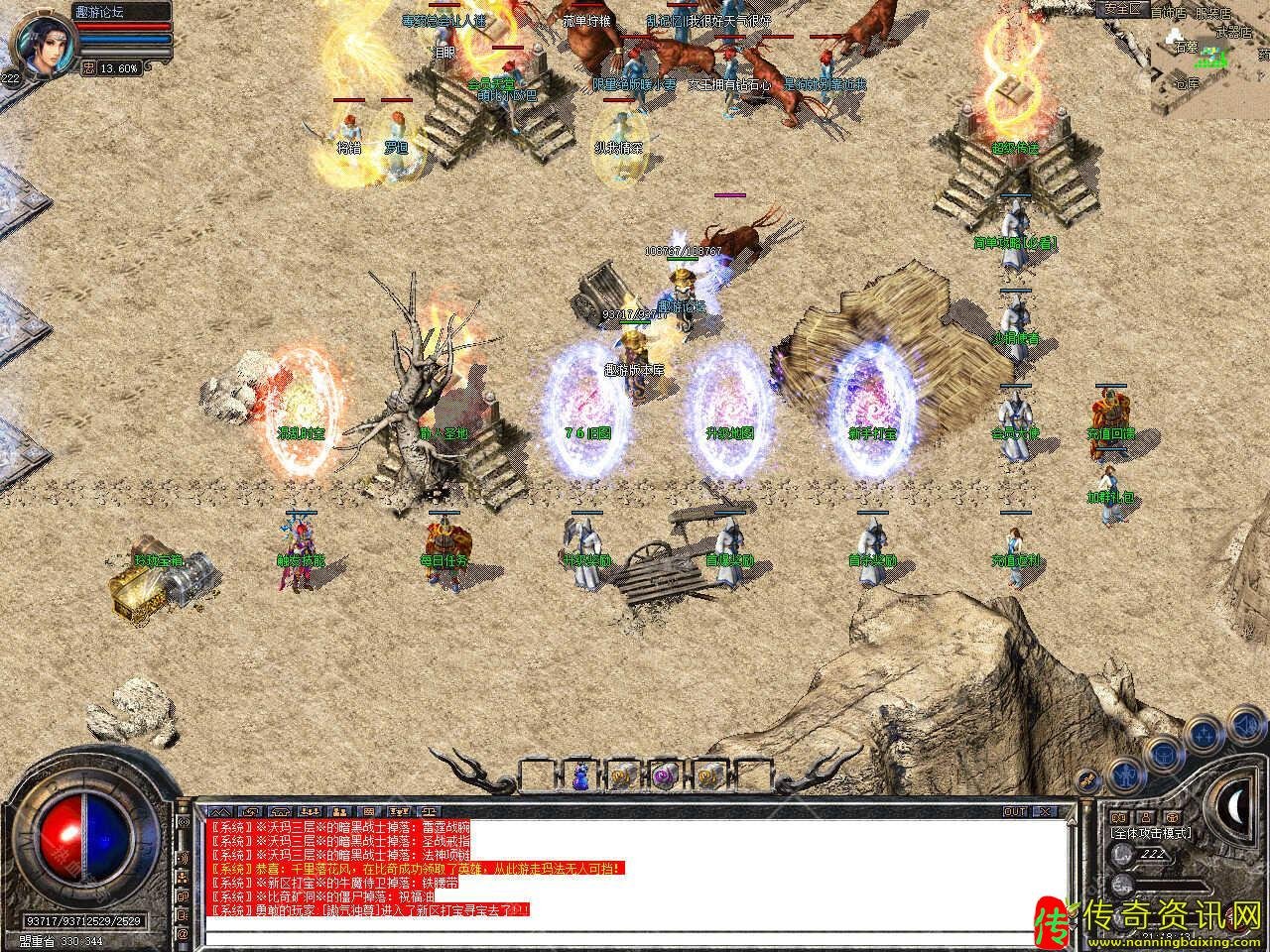The width and height of the screenshot is (1270, 952).
Task: Click the OUT button above chat
Action: 1015,811
